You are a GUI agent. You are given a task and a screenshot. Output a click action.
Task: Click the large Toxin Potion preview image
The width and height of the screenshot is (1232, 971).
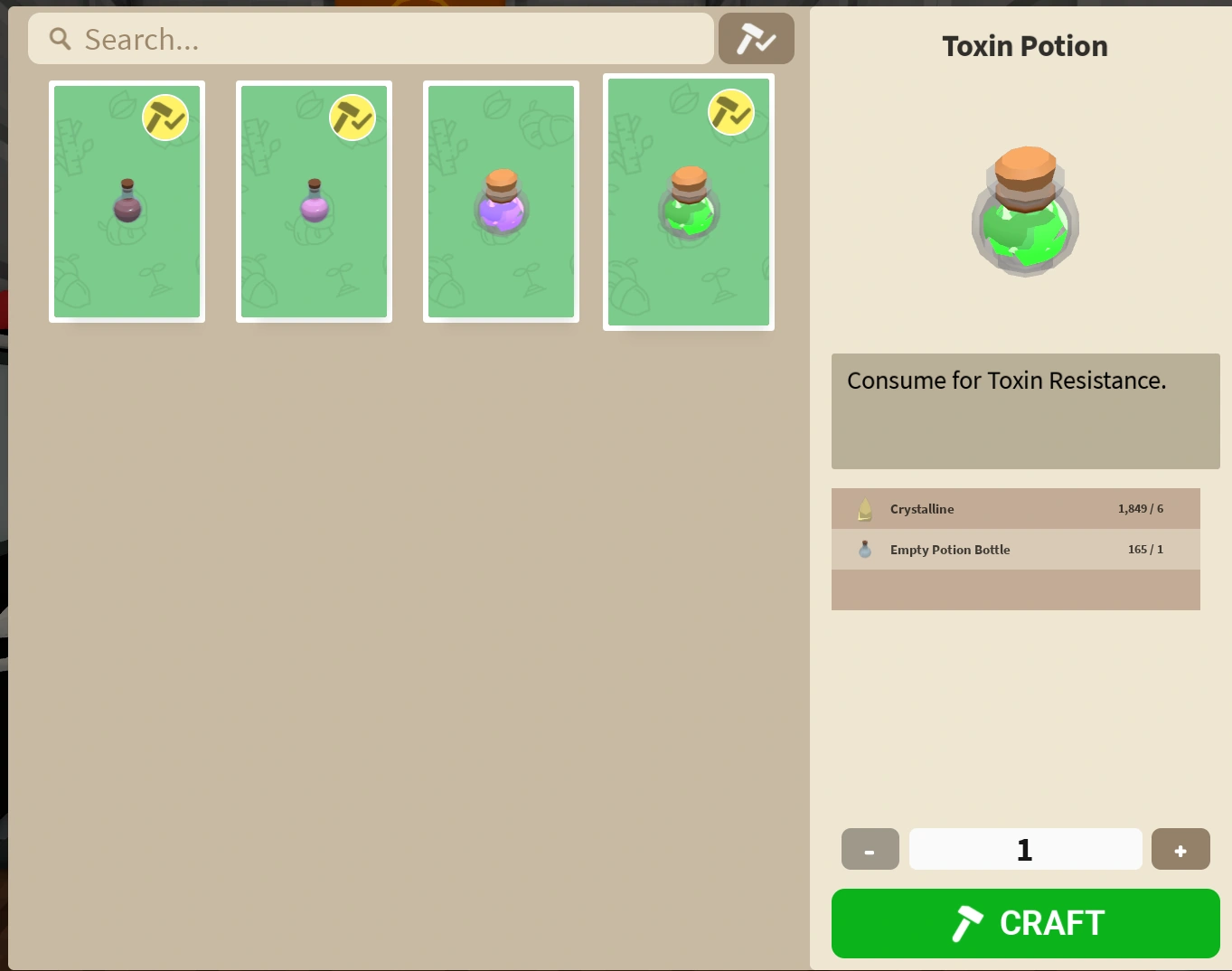click(1024, 212)
